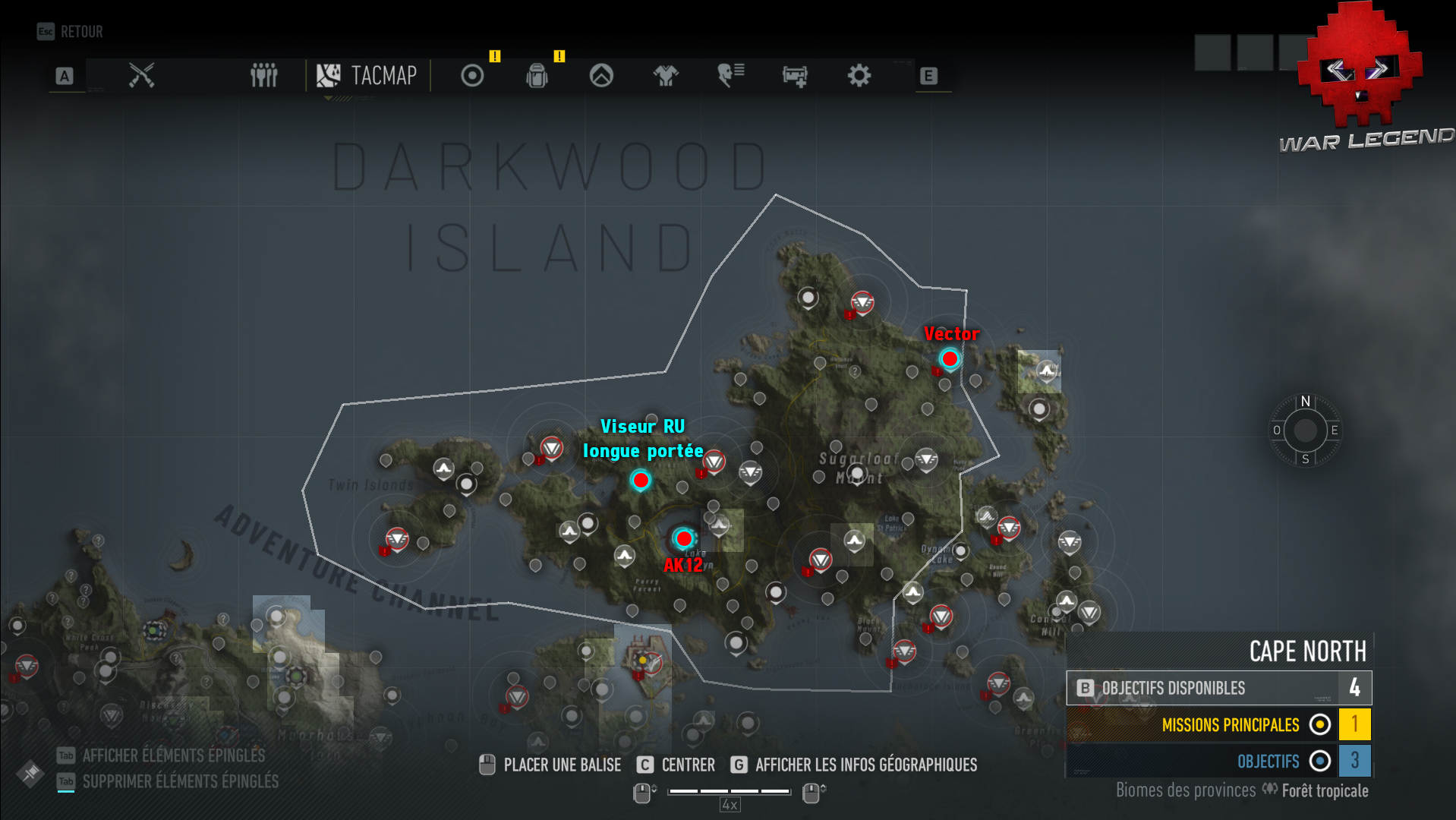
Task: Click Afficher les infos géographiques
Action: pos(866,765)
